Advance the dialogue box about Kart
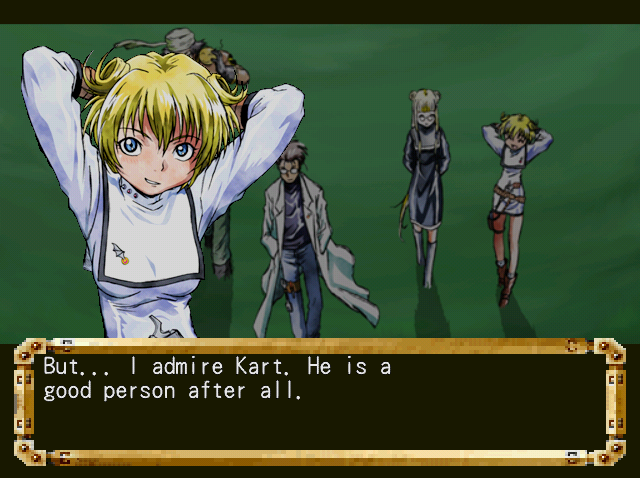The width and height of the screenshot is (640, 478). click(x=320, y=400)
